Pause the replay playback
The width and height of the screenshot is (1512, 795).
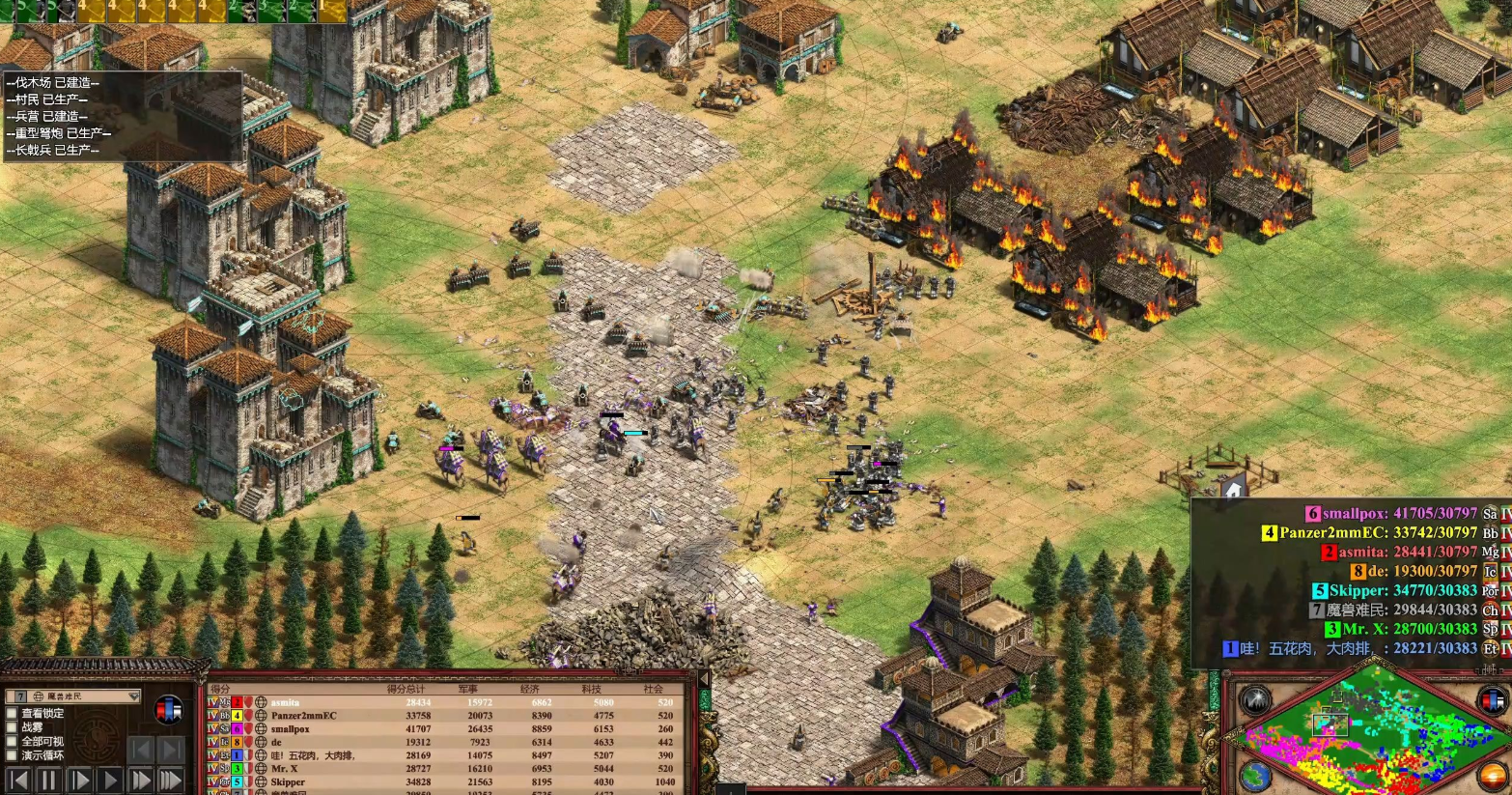pyautogui.click(x=48, y=780)
